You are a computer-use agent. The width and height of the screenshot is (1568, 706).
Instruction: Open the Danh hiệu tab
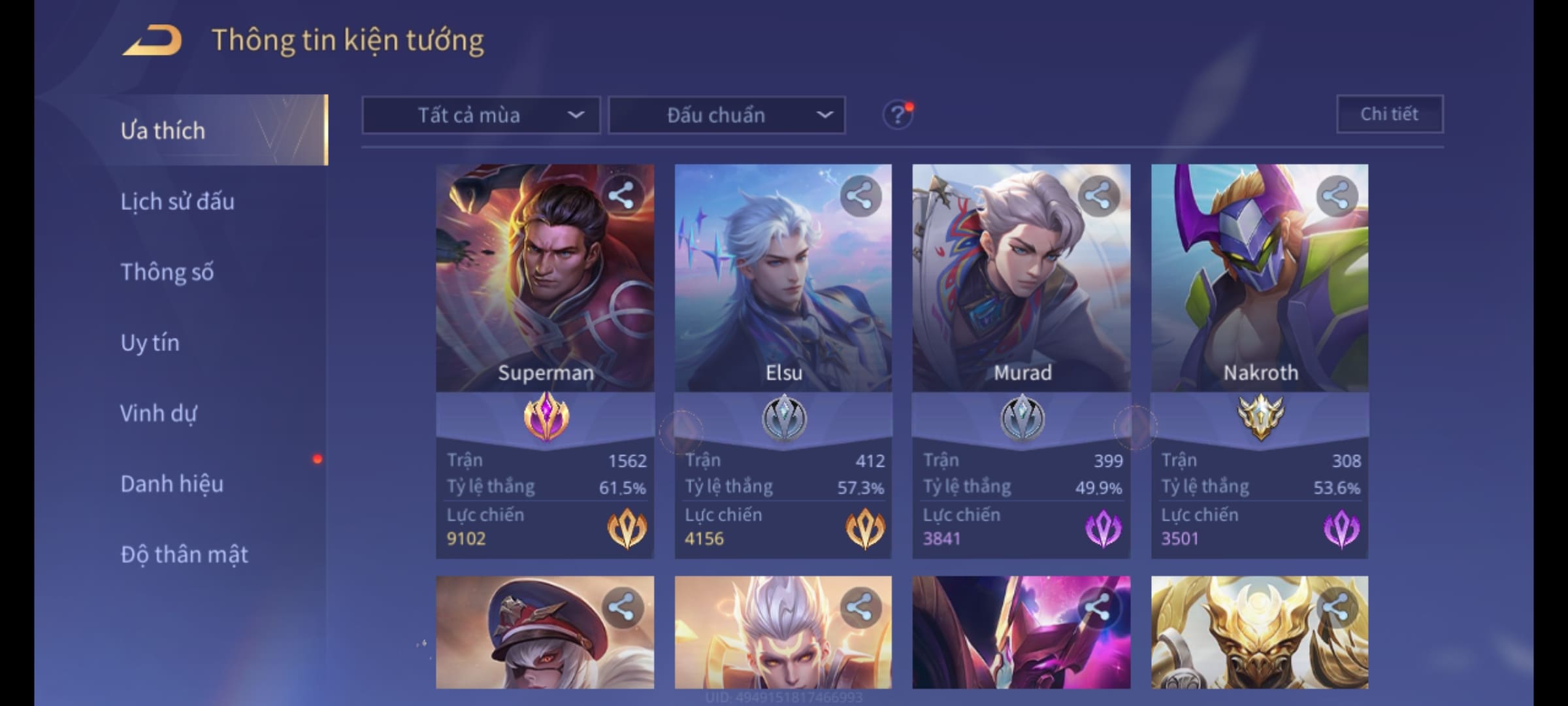[x=172, y=484]
